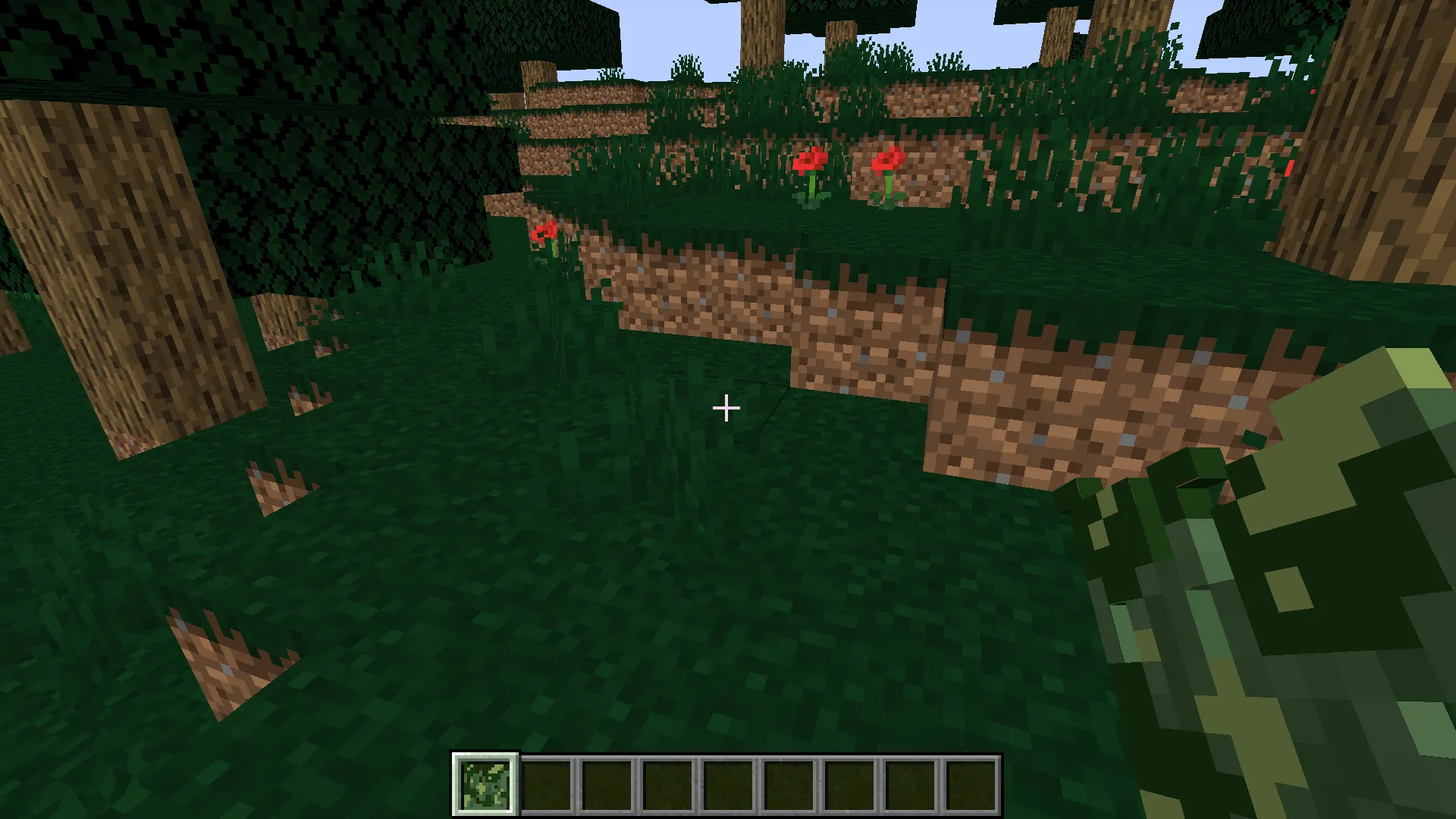Select the sixth hotbar slot

[790, 784]
